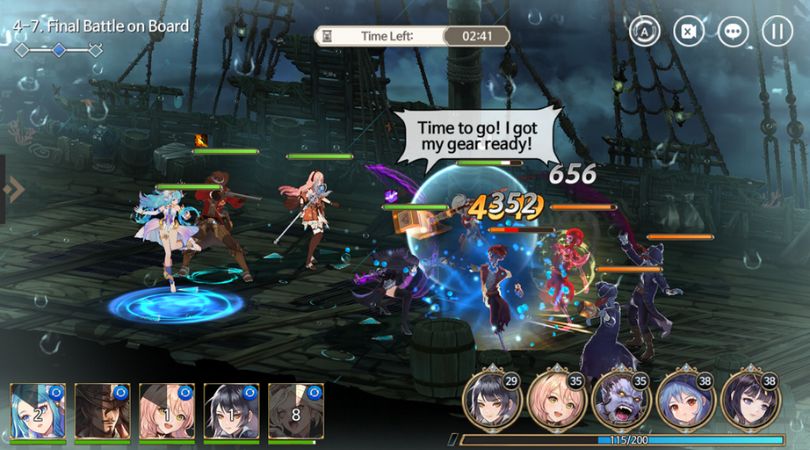Activate the purple-haired girl skill costing 38
The height and width of the screenshot is (450, 810).
pyautogui.click(x=749, y=401)
